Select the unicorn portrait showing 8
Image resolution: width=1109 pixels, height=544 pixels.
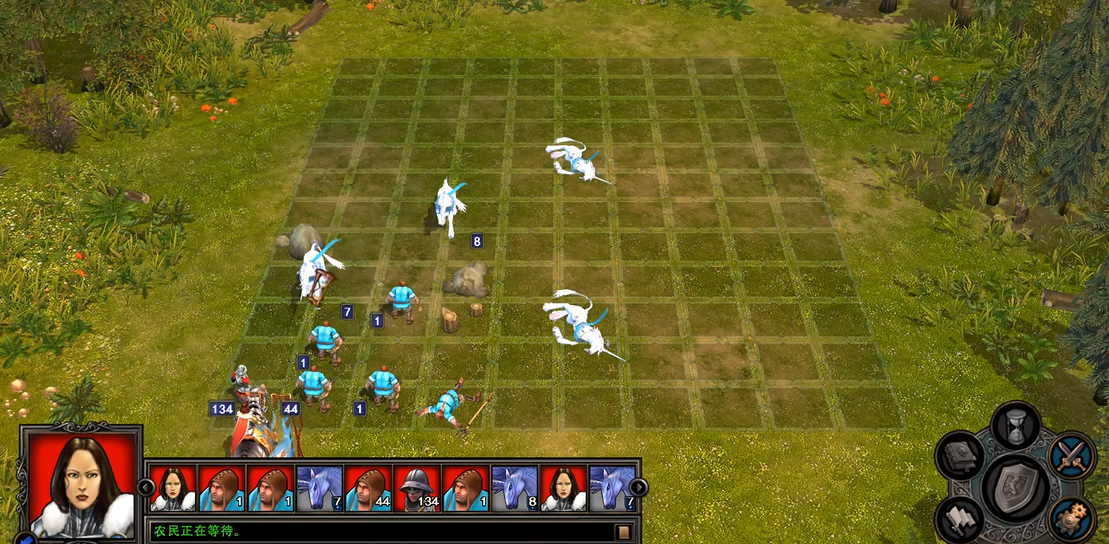tap(515, 488)
